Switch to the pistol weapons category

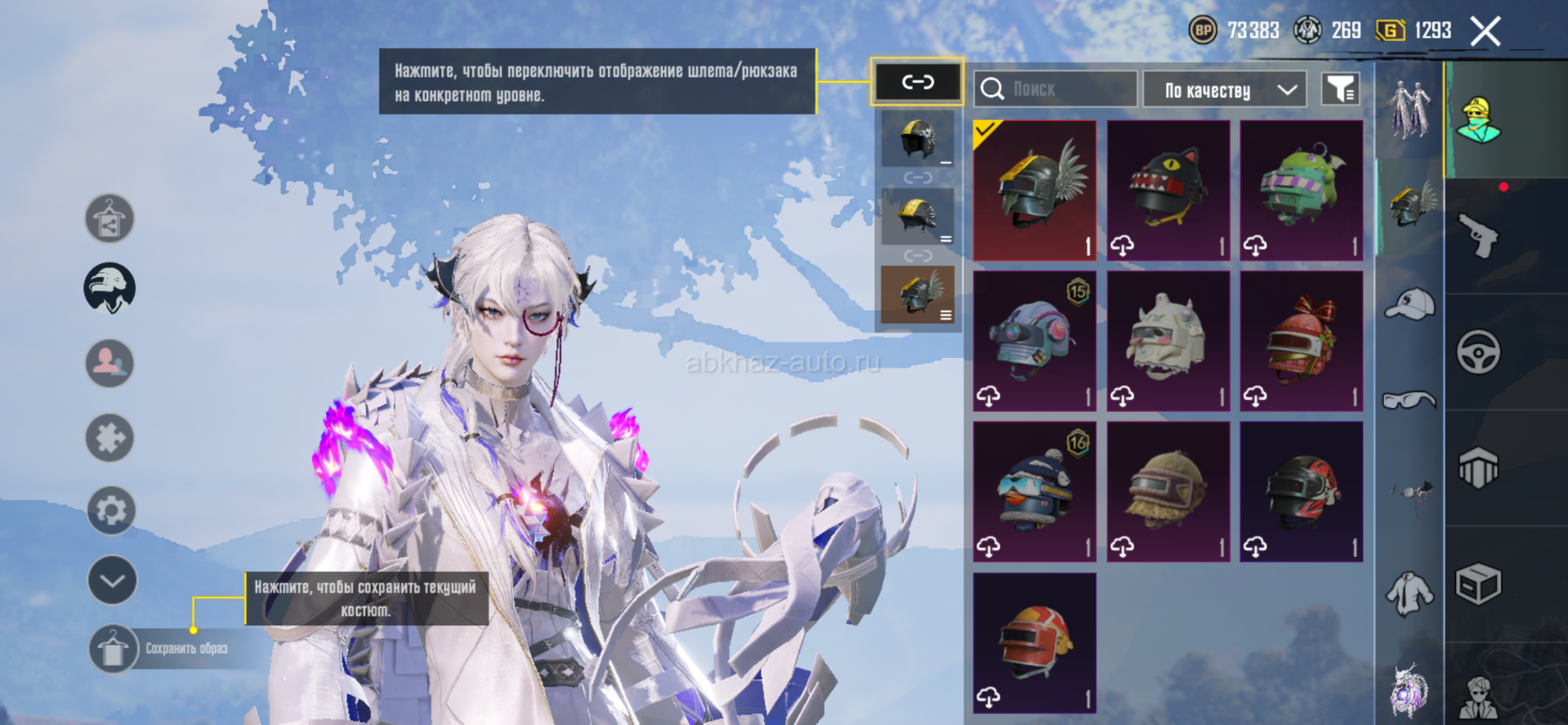[x=1478, y=236]
